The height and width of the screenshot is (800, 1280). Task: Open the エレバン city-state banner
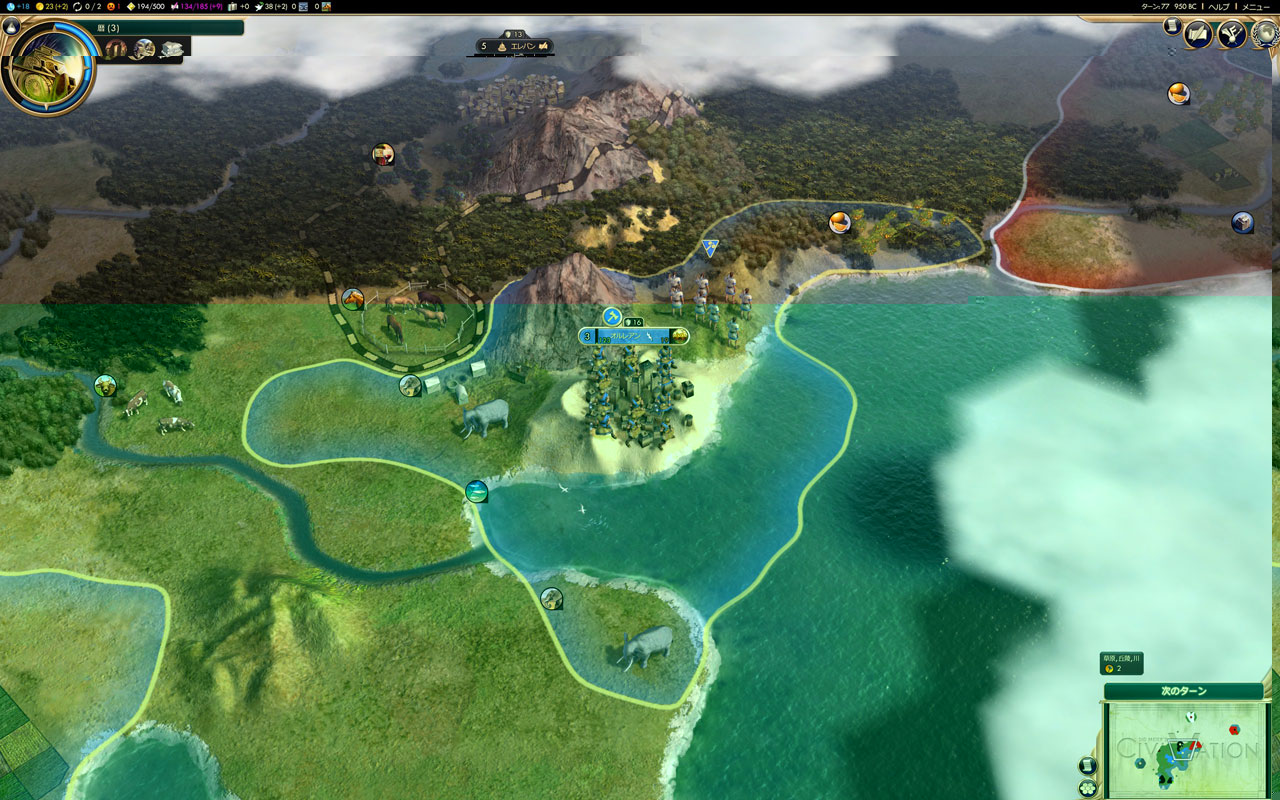tap(516, 46)
